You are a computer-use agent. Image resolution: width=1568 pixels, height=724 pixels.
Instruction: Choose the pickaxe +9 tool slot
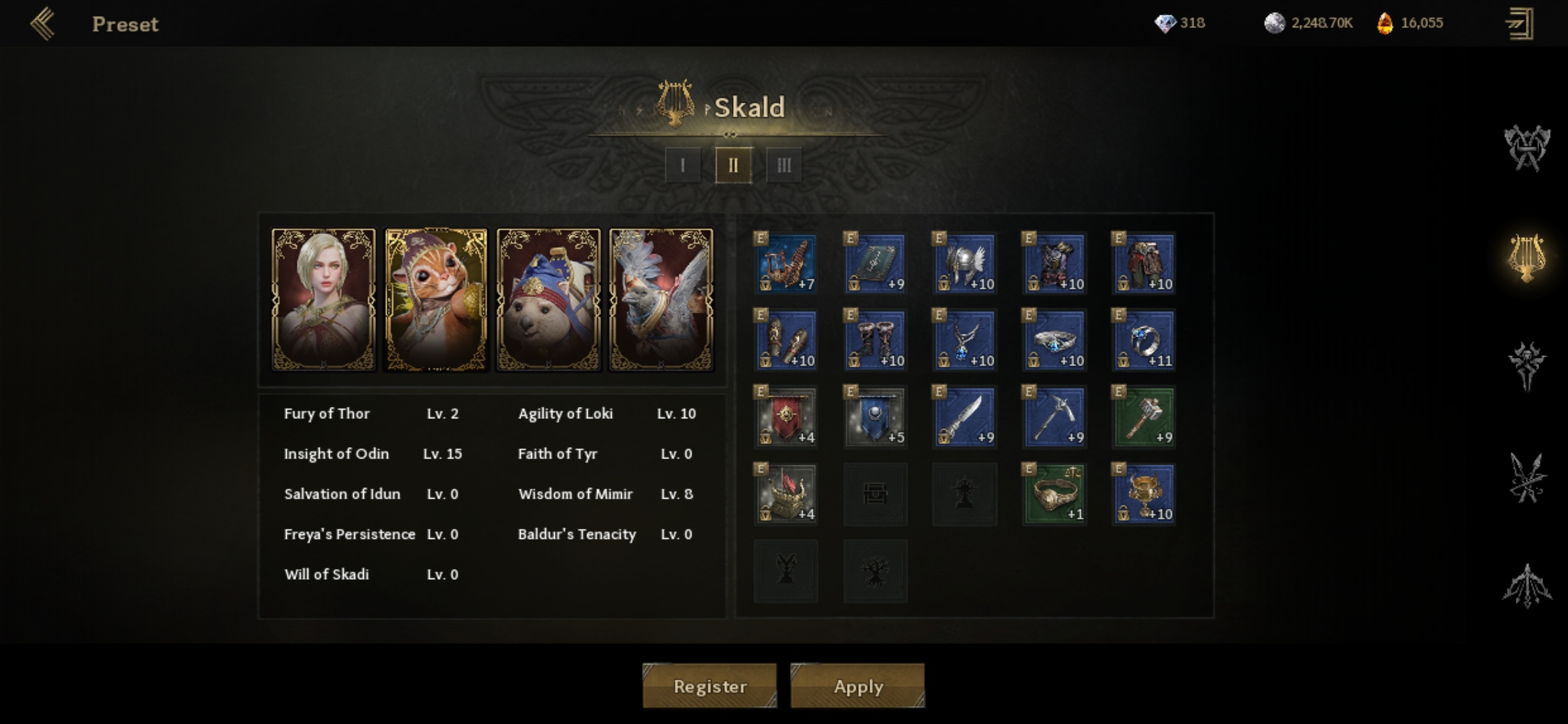1055,417
